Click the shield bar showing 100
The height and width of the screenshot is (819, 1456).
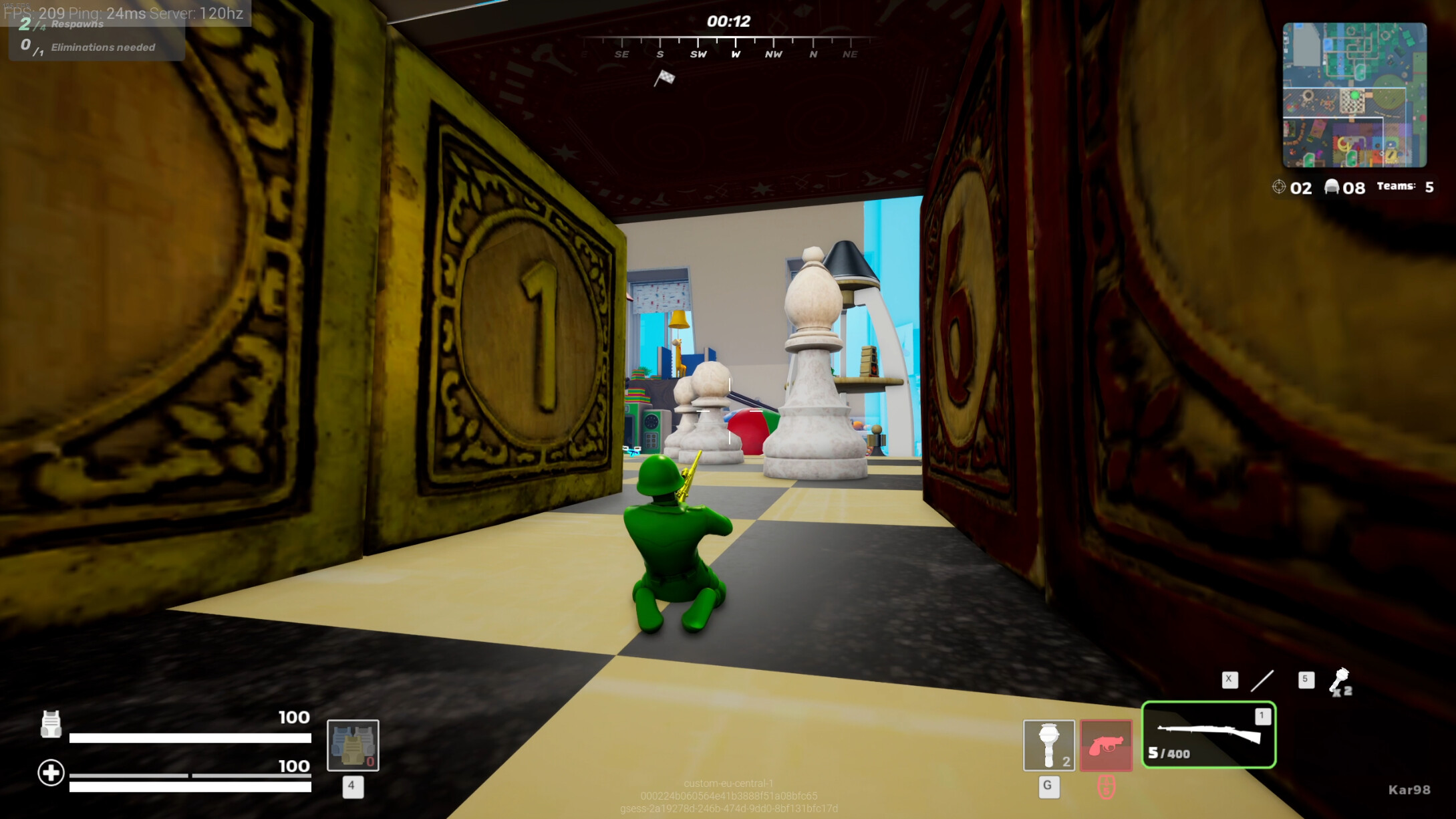pyautogui.click(x=194, y=739)
